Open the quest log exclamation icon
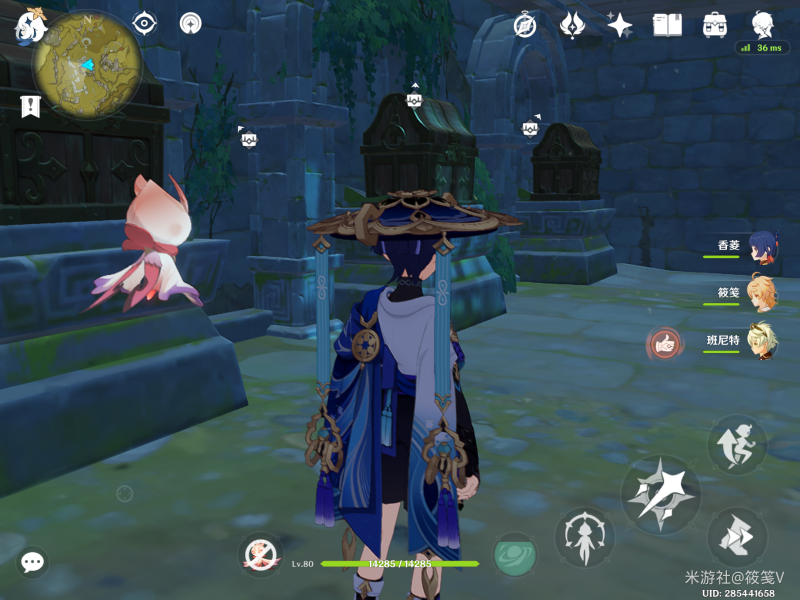800x600 pixels. click(x=29, y=106)
